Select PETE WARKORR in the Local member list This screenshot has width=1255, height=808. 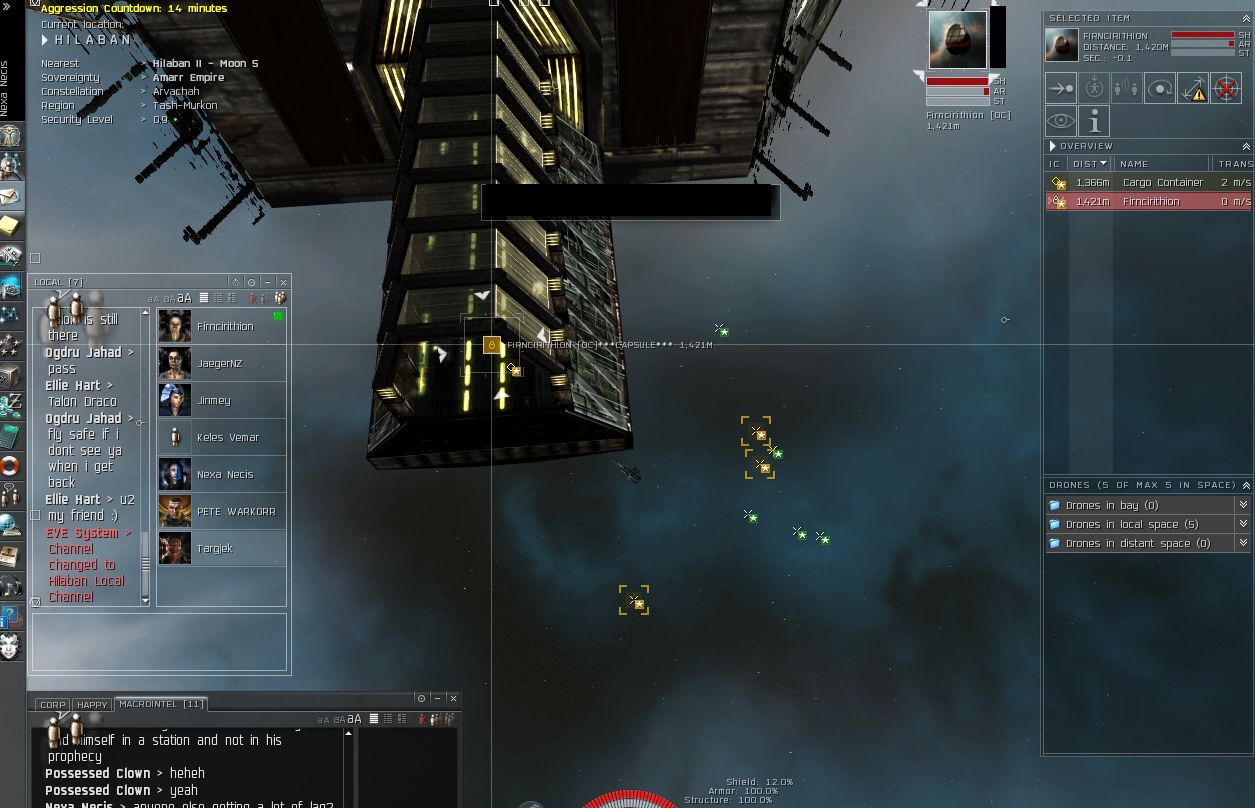236,512
